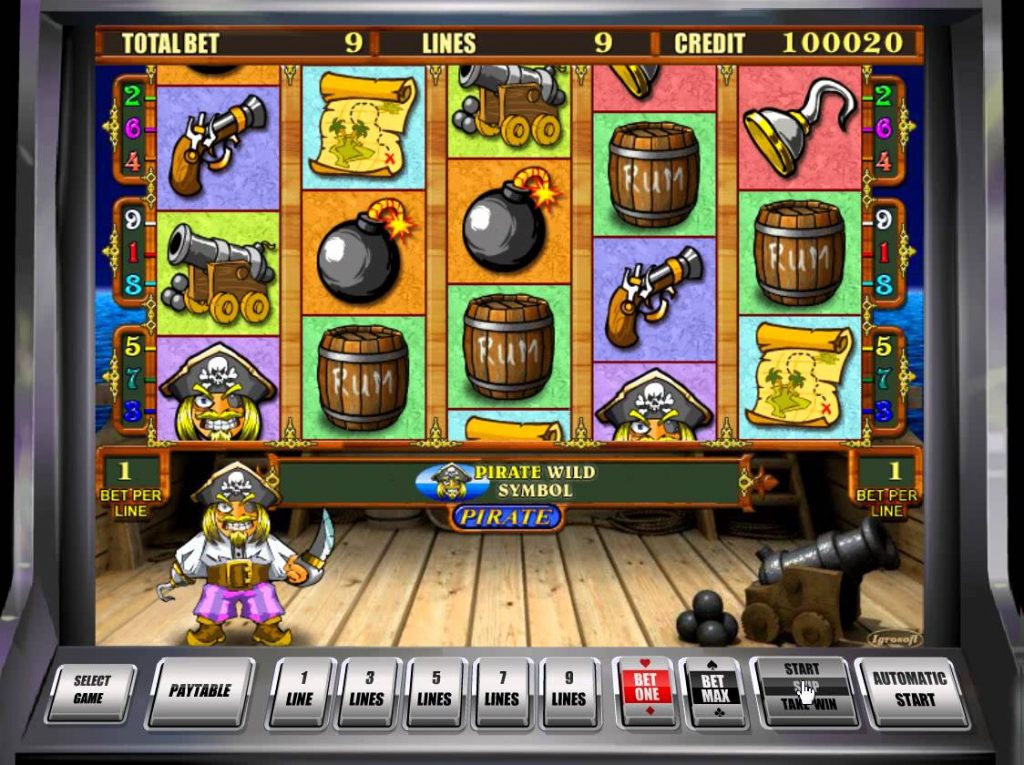The image size is (1024, 765).
Task: Show the Paytable
Action: click(199, 691)
